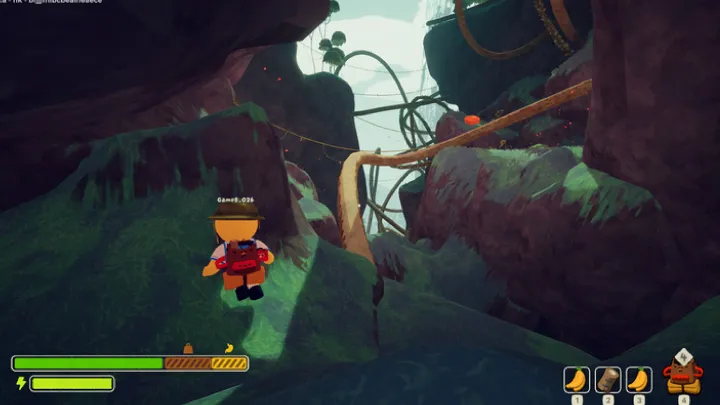Select the brown roll item in slot 2
720x405 pixels.
coord(608,380)
